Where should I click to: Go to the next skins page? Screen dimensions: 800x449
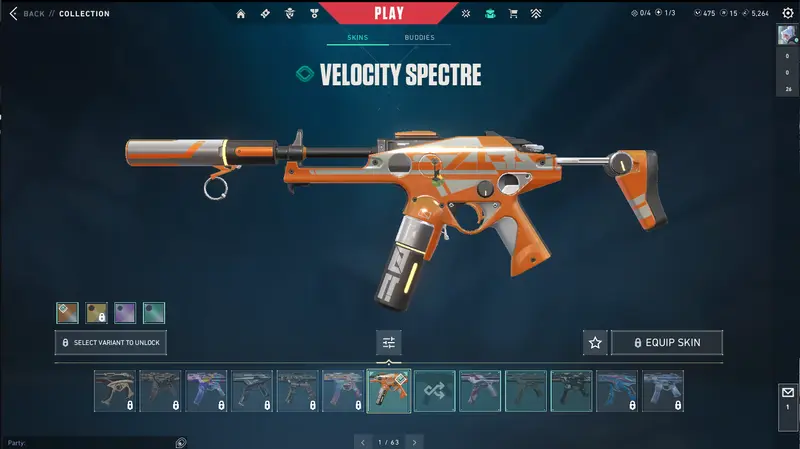(414, 441)
